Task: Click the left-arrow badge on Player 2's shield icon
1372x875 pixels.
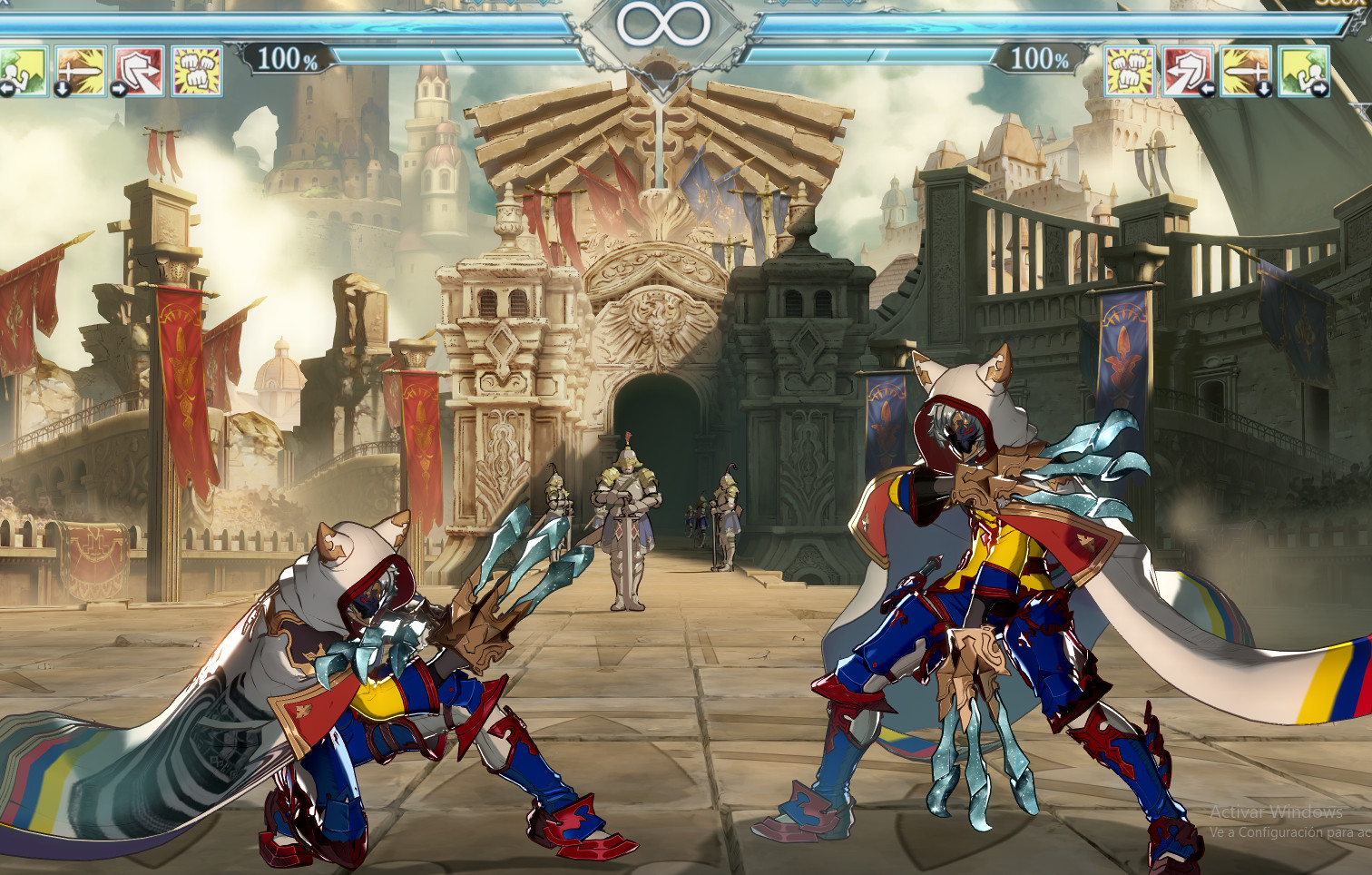Action: (1206, 87)
